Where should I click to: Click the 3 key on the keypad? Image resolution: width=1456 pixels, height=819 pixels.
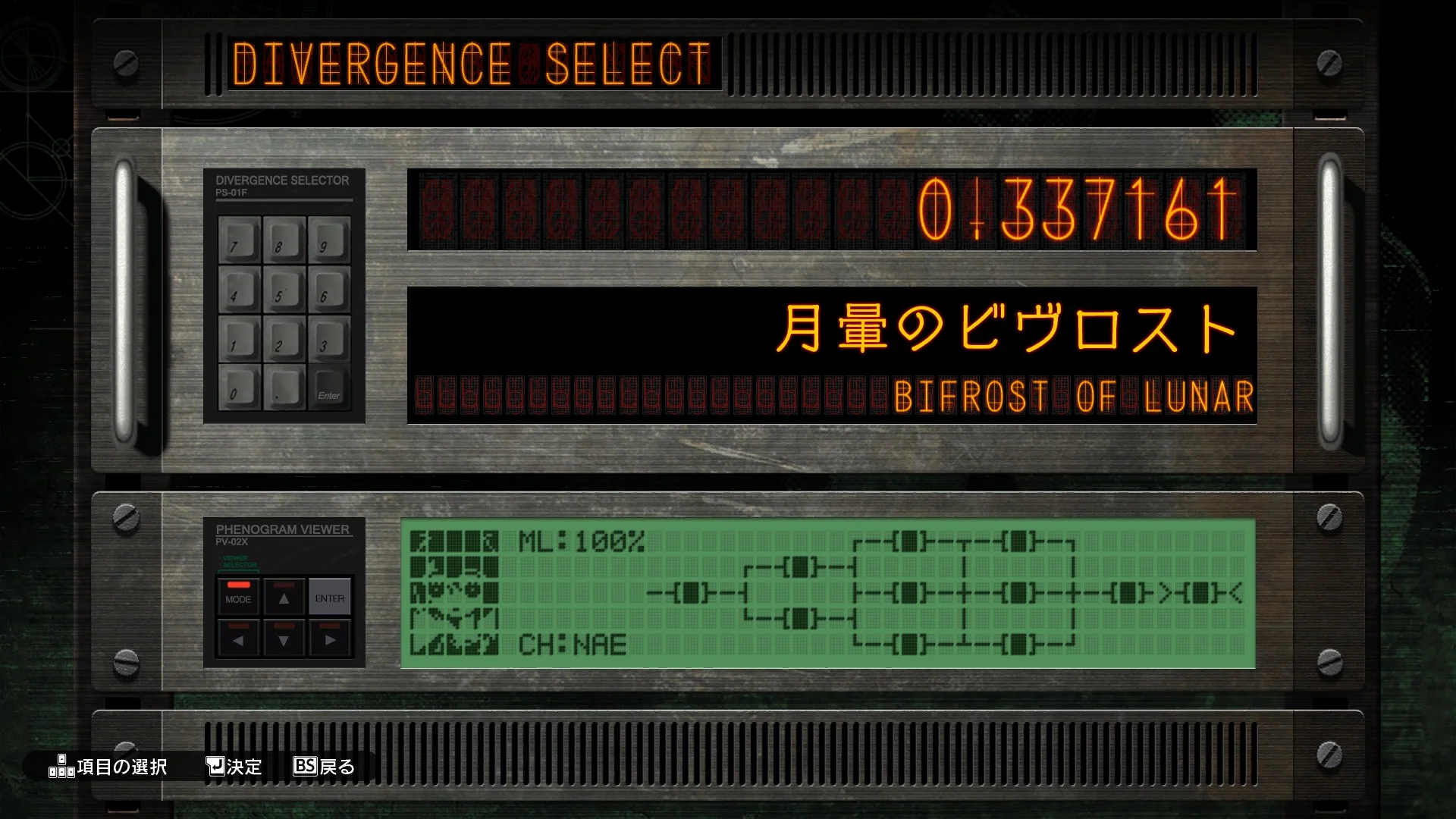[x=329, y=338]
